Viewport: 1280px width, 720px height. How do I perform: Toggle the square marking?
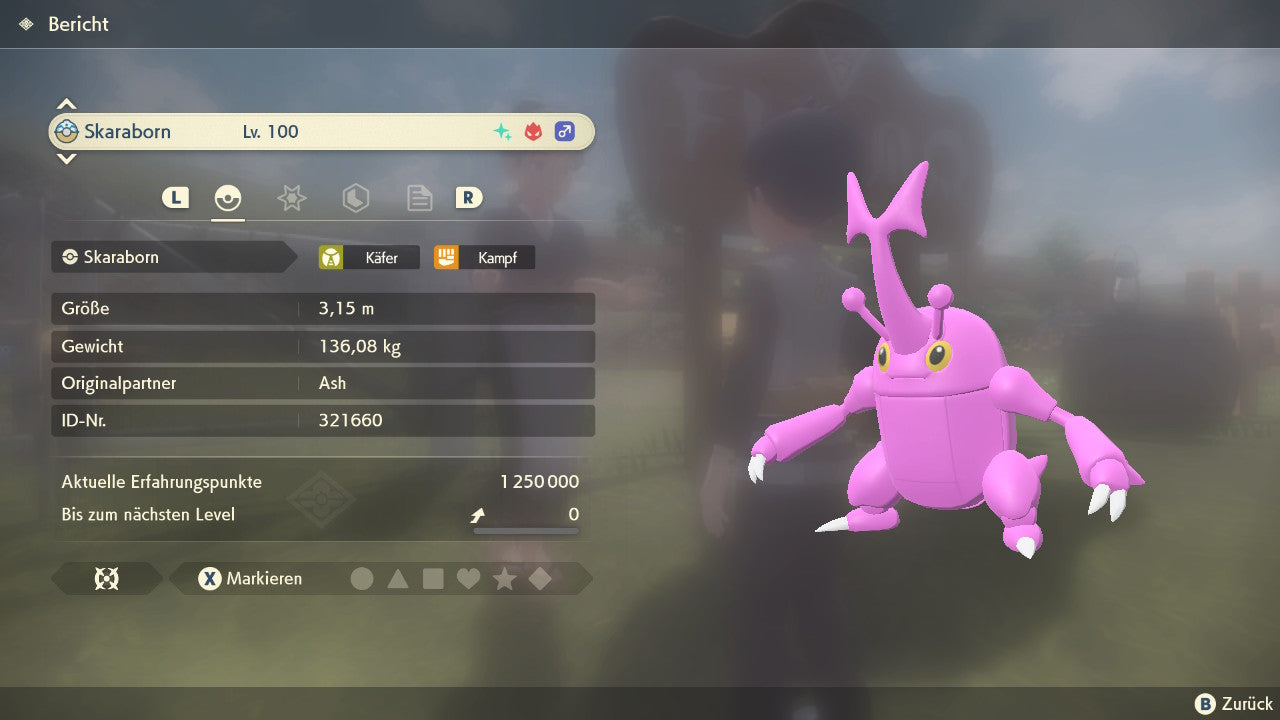[433, 579]
